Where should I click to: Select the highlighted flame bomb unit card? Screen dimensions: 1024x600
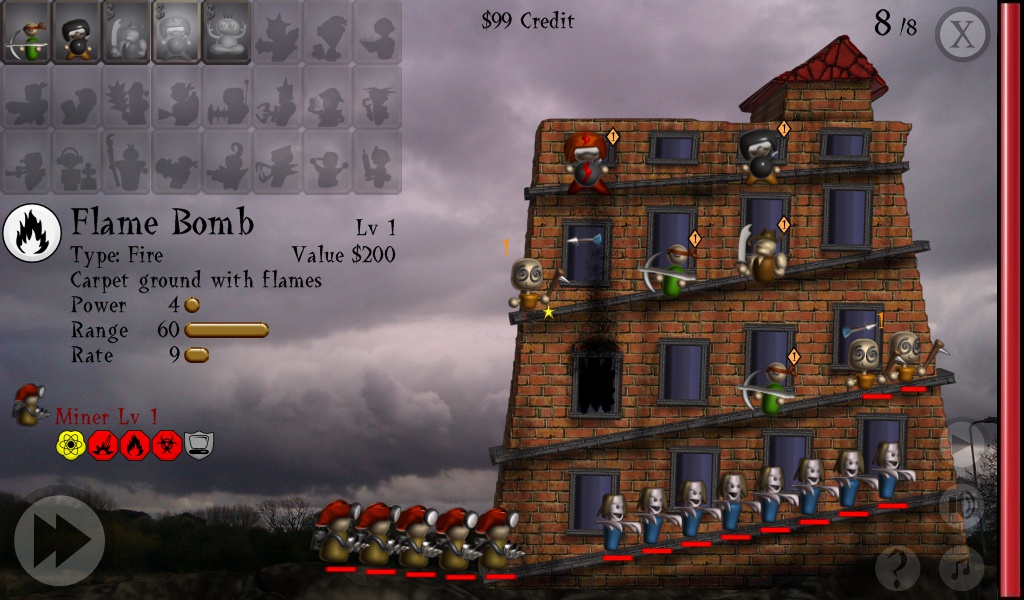tap(177, 32)
